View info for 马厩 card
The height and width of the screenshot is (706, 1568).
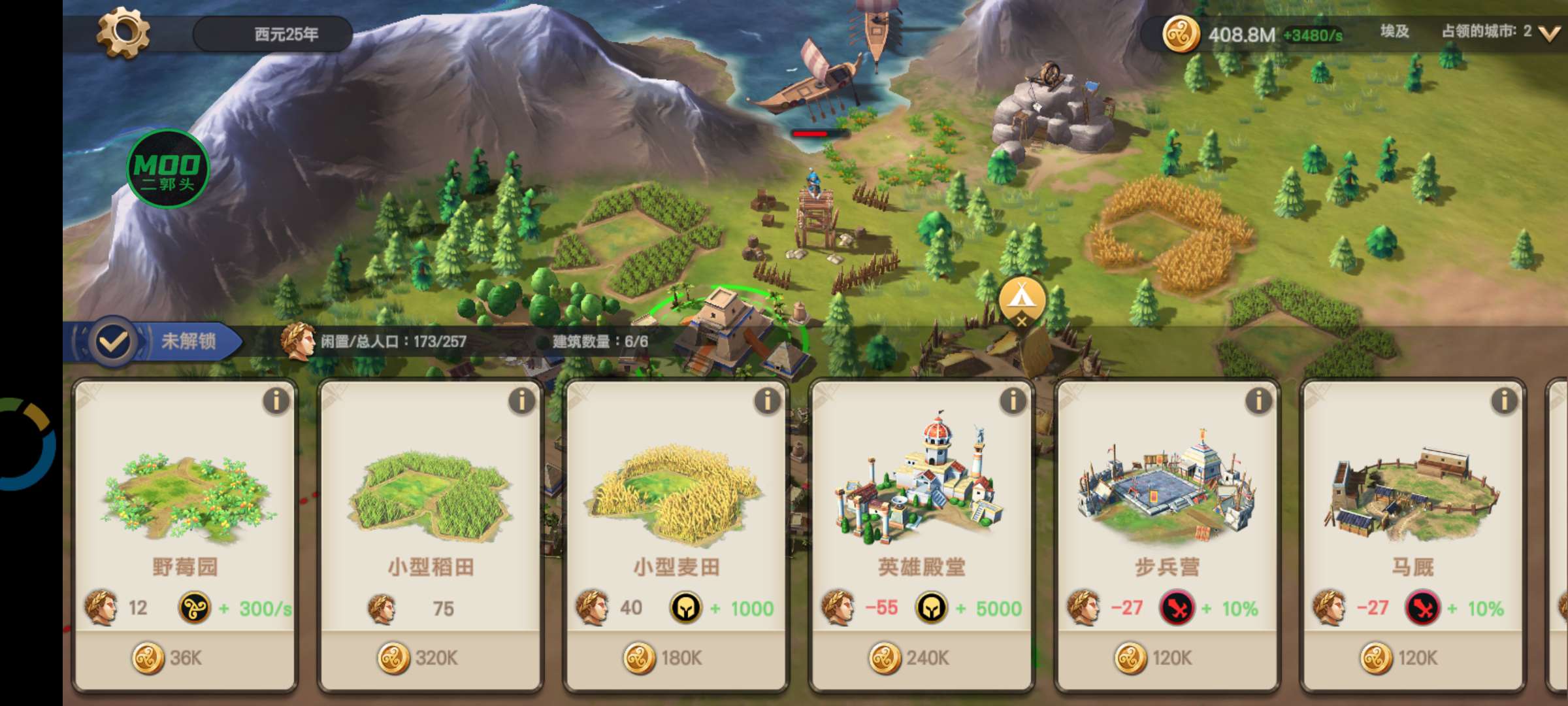coord(1504,401)
